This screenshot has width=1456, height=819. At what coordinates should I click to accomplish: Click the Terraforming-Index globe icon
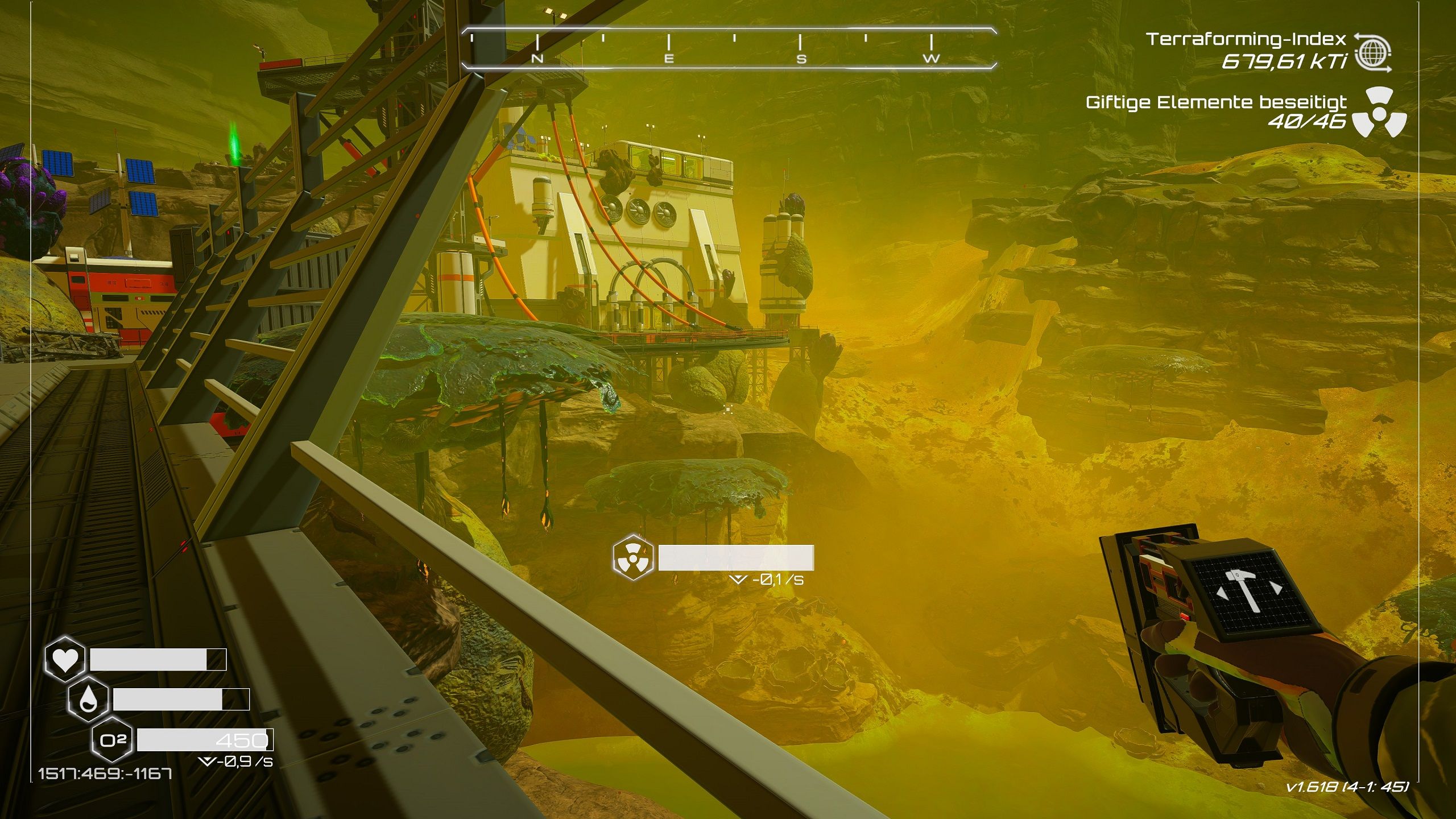coord(1372,52)
